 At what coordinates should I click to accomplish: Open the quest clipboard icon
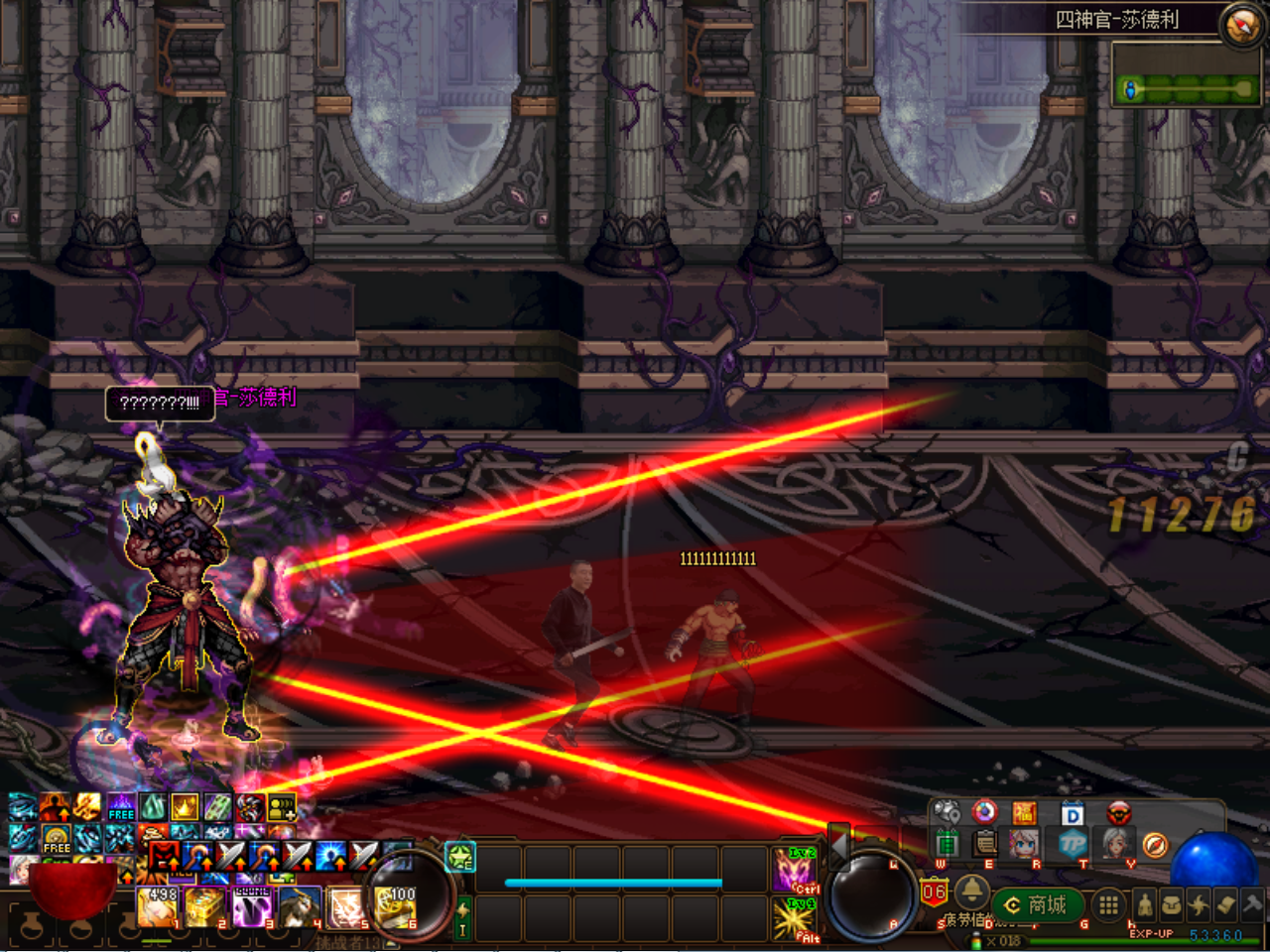pos(983,845)
